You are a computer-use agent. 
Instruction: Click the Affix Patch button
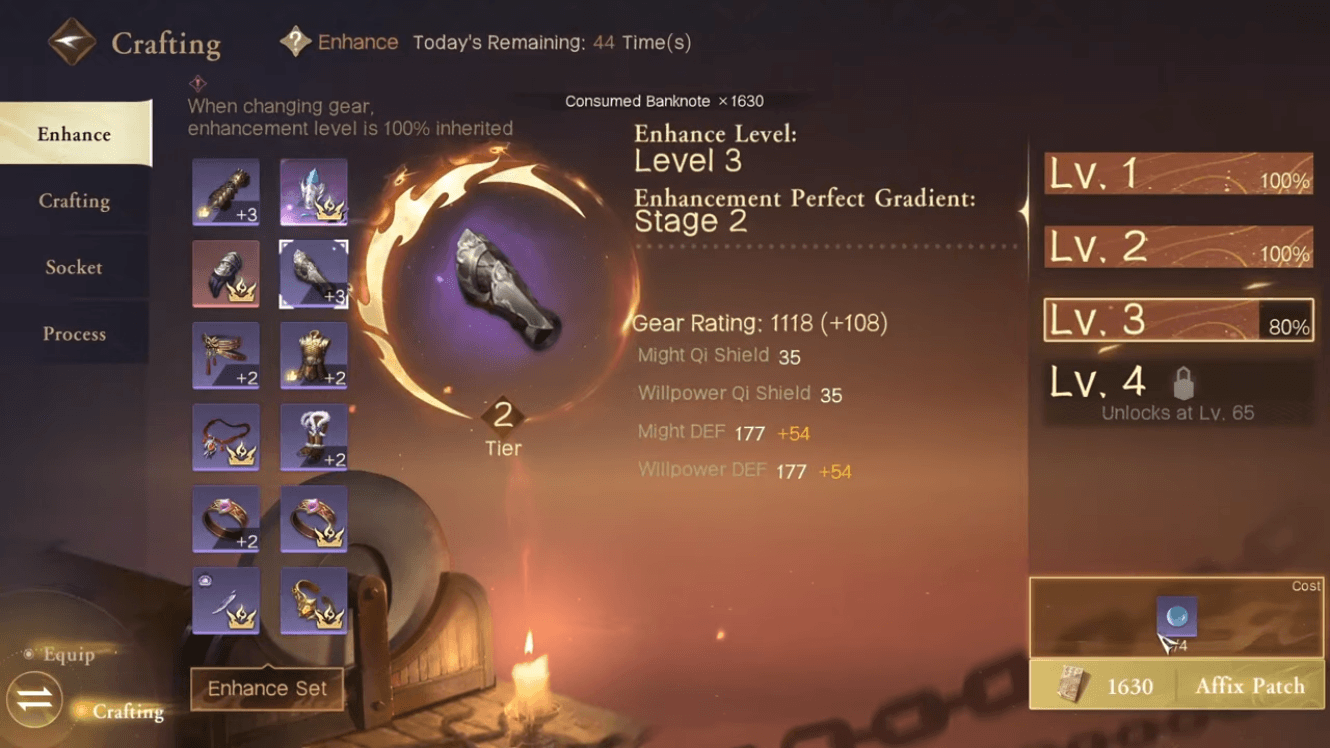click(x=1177, y=687)
